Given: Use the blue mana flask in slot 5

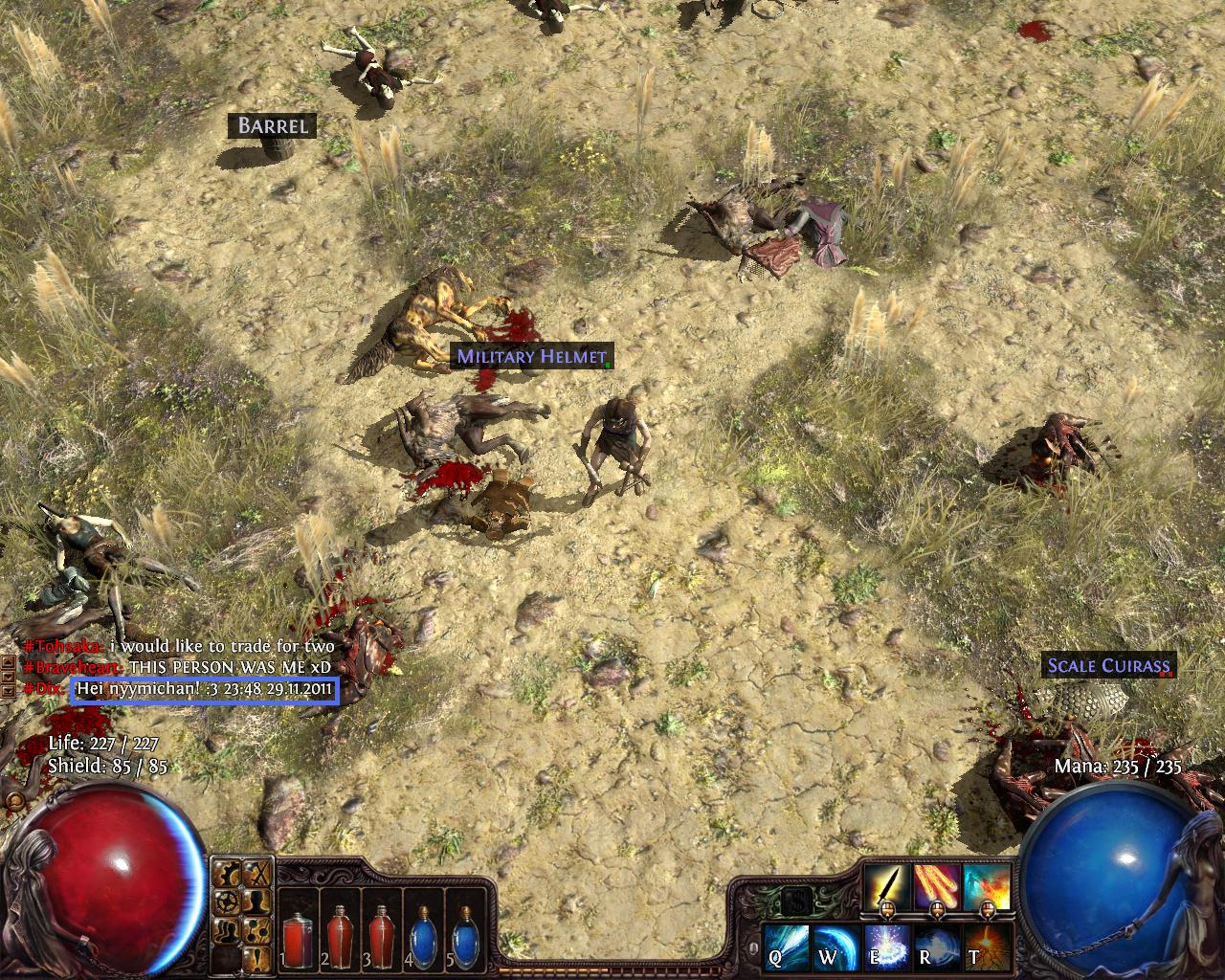Looking at the screenshot, I should pyautogui.click(x=466, y=938).
